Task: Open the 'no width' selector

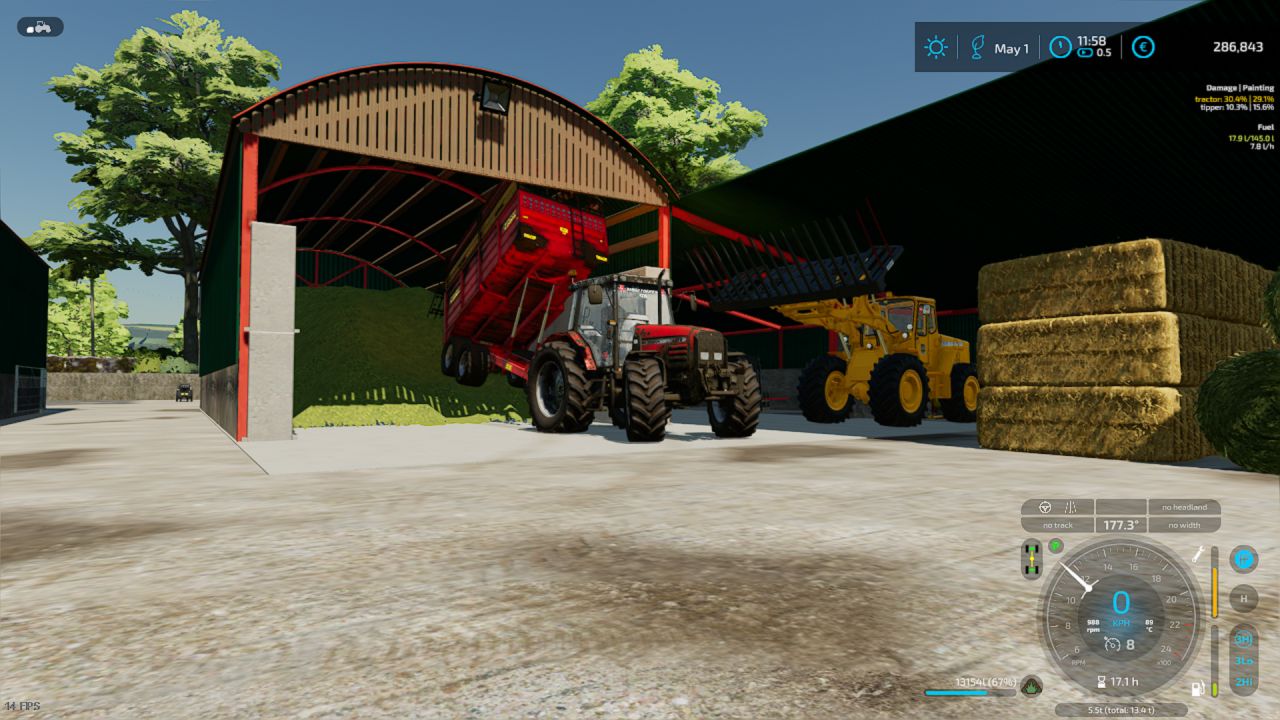Action: tap(1186, 525)
